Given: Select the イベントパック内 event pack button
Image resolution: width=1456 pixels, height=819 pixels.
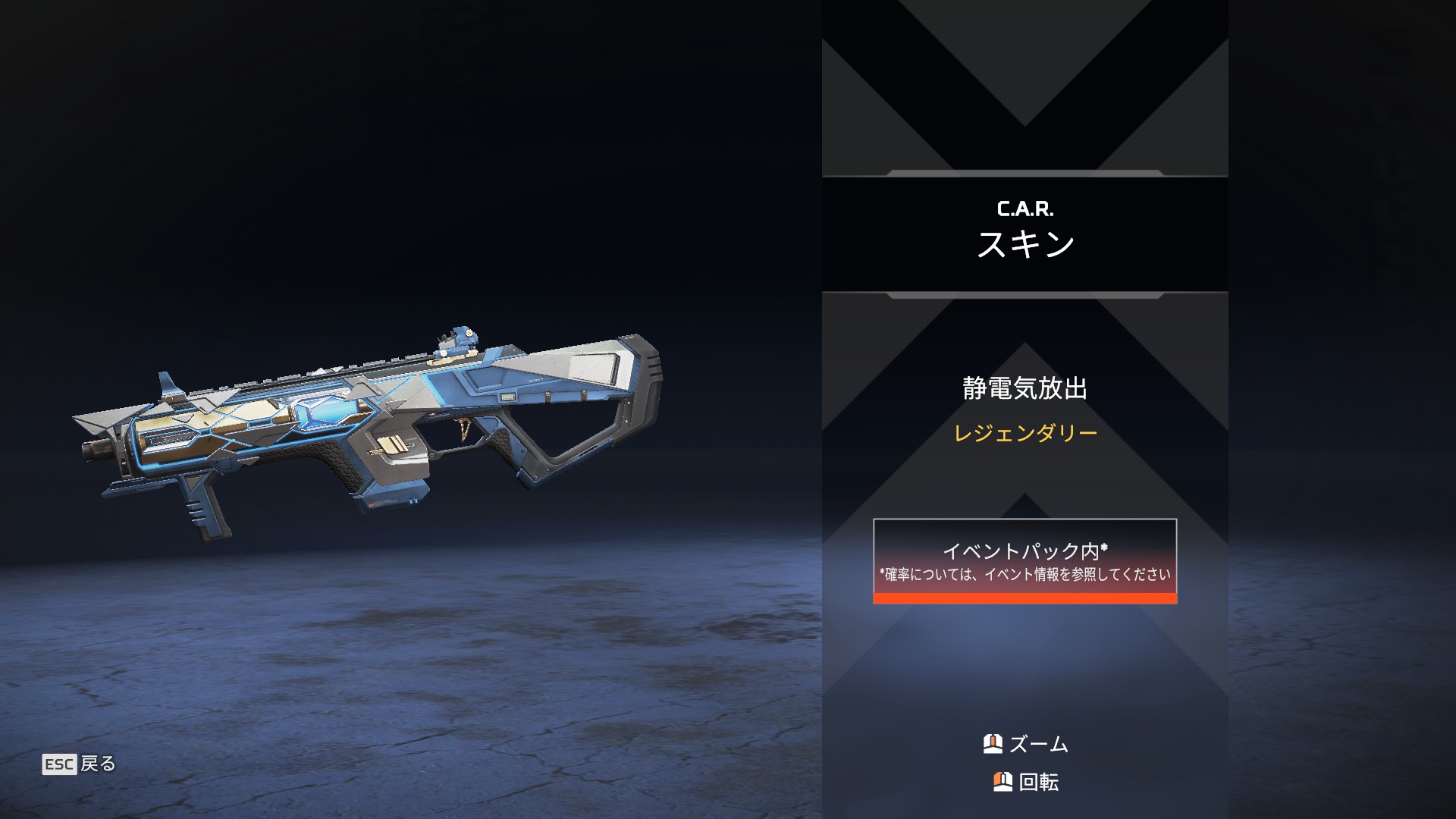Looking at the screenshot, I should point(1025,561).
